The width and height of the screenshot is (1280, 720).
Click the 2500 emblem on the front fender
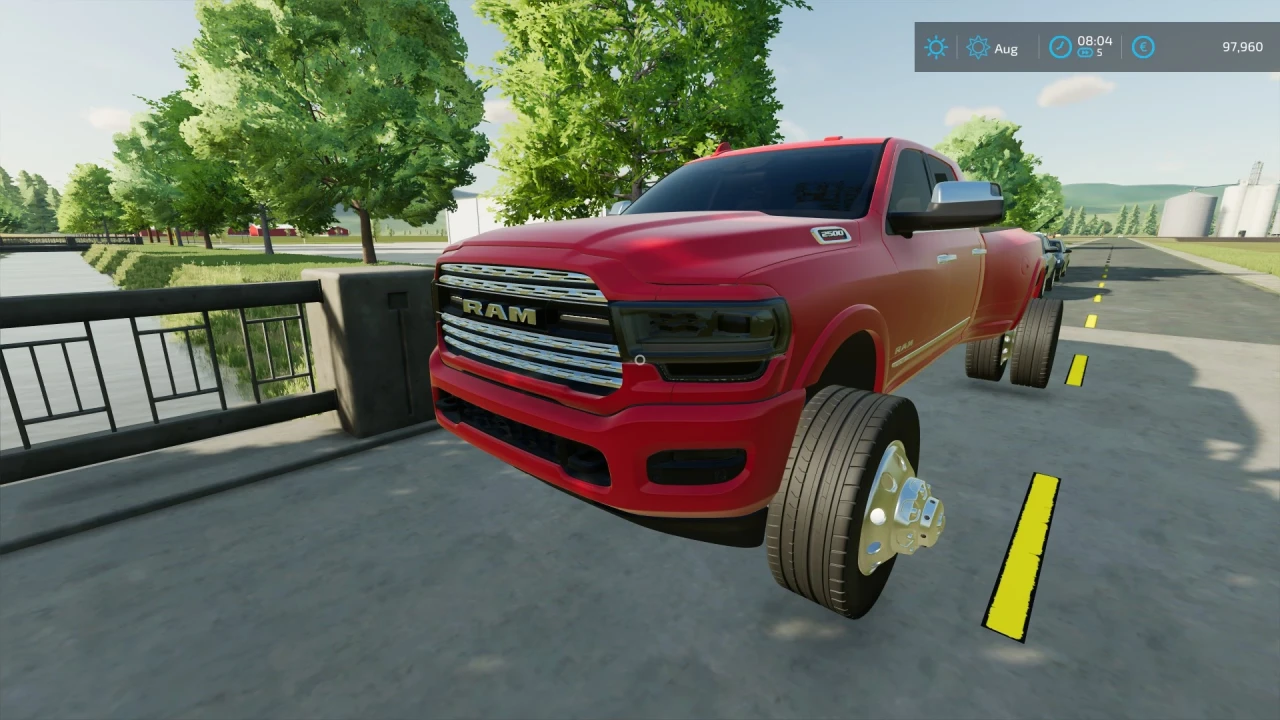click(x=831, y=234)
